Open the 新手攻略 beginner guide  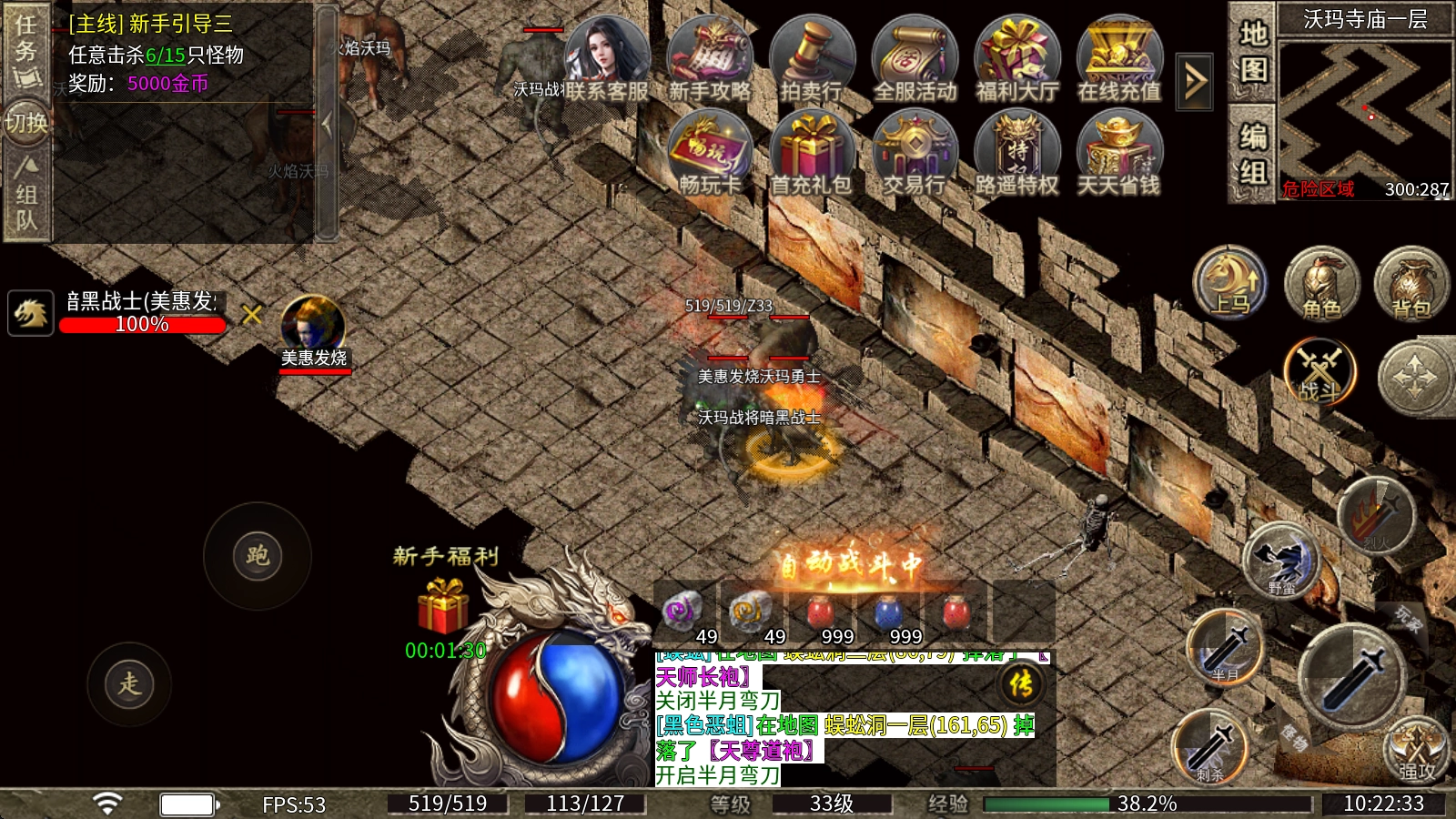[710, 57]
